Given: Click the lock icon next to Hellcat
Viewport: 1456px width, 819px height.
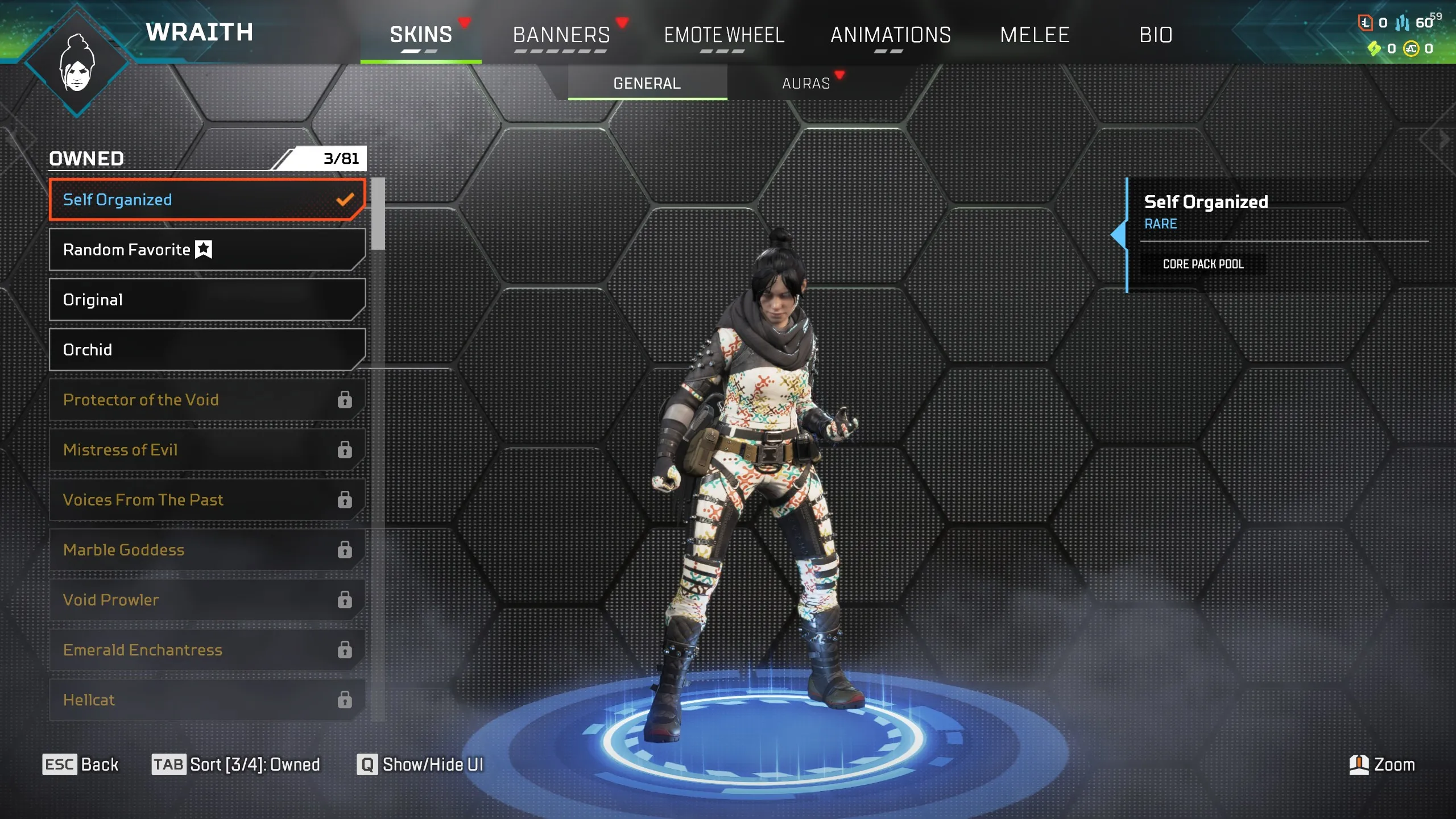Looking at the screenshot, I should click(344, 700).
